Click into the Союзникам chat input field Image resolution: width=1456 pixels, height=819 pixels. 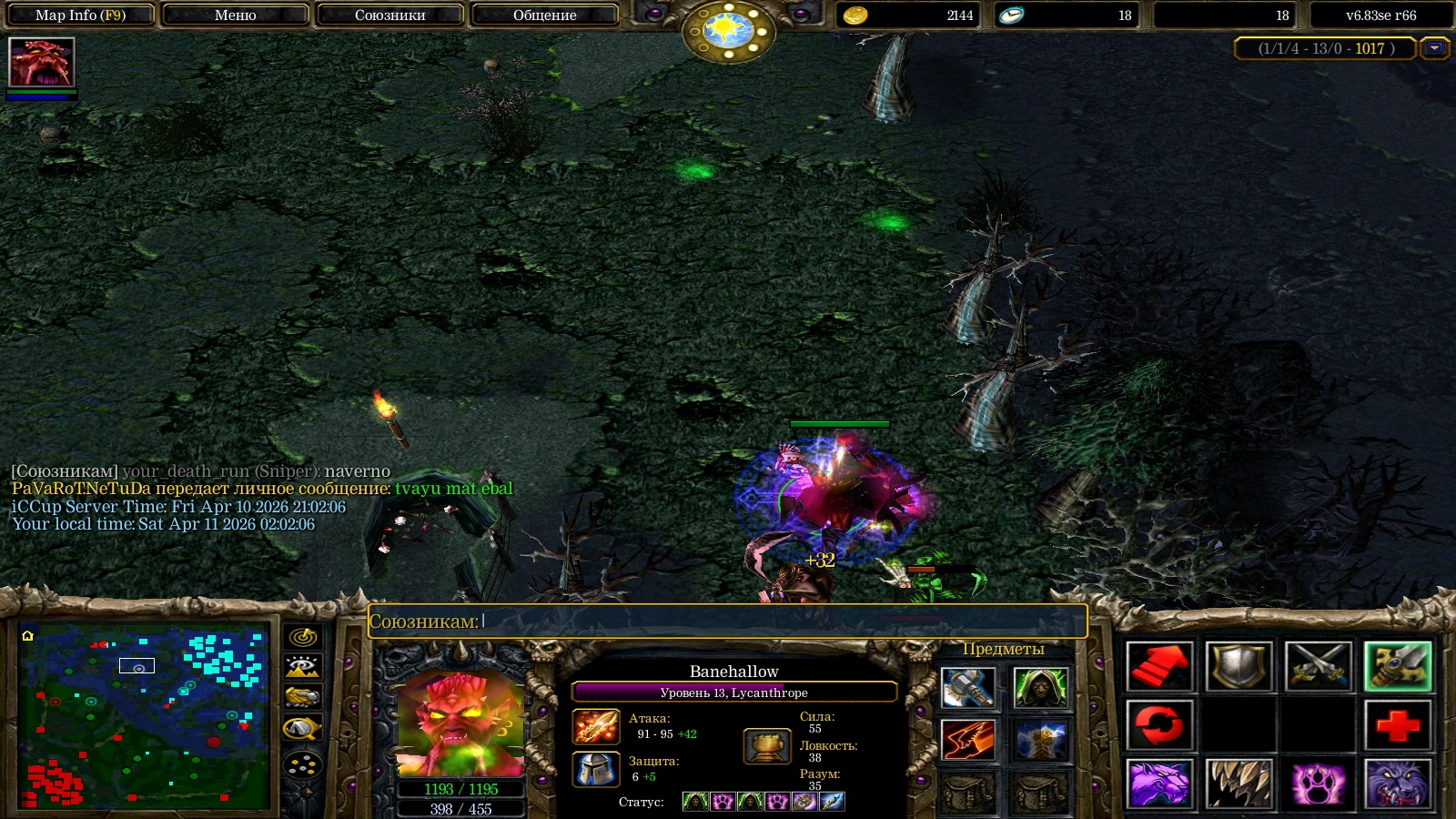click(x=783, y=622)
